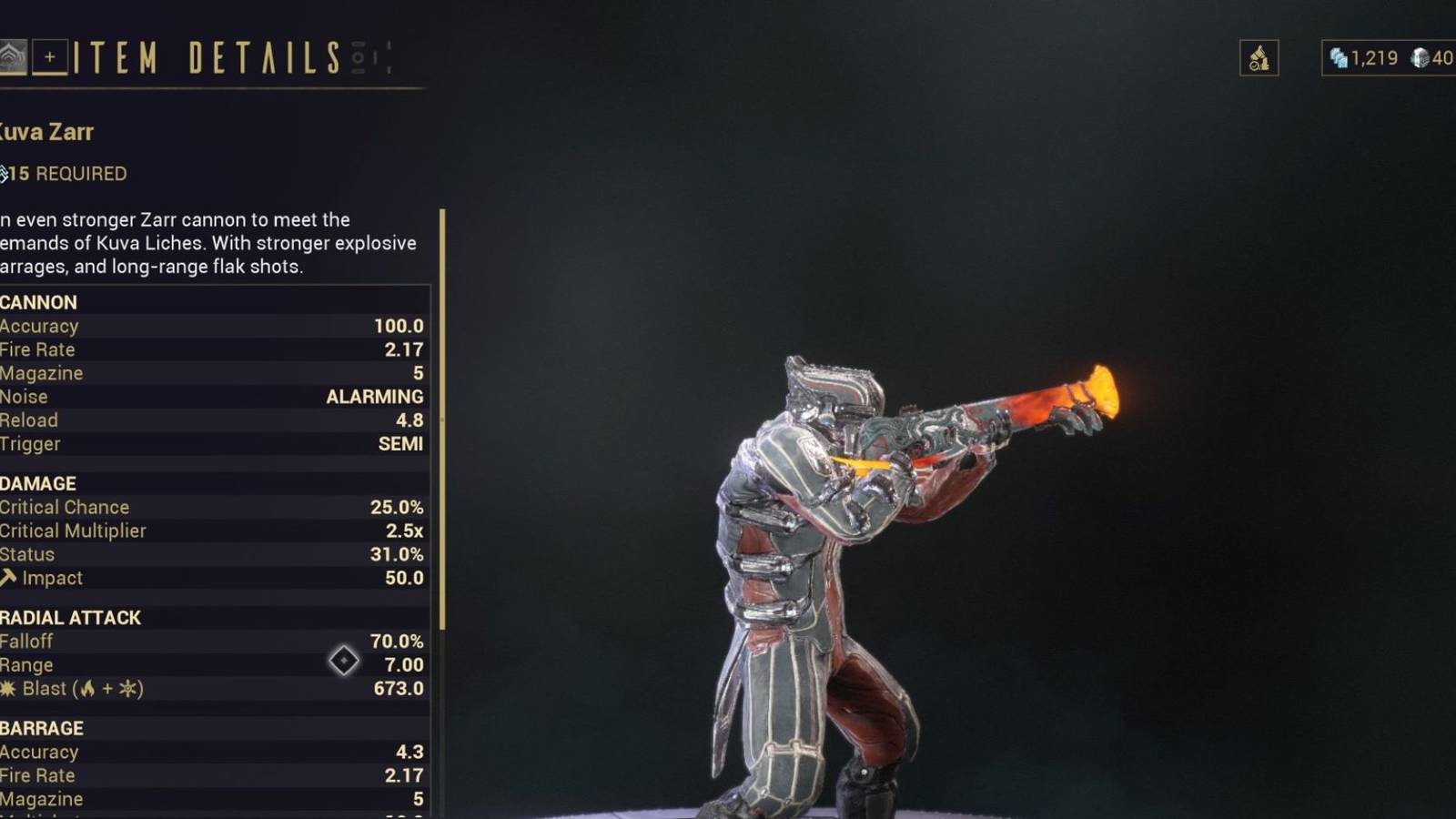The height and width of the screenshot is (819, 1456).
Task: Click the plus icon next to the emblem
Action: [50, 58]
